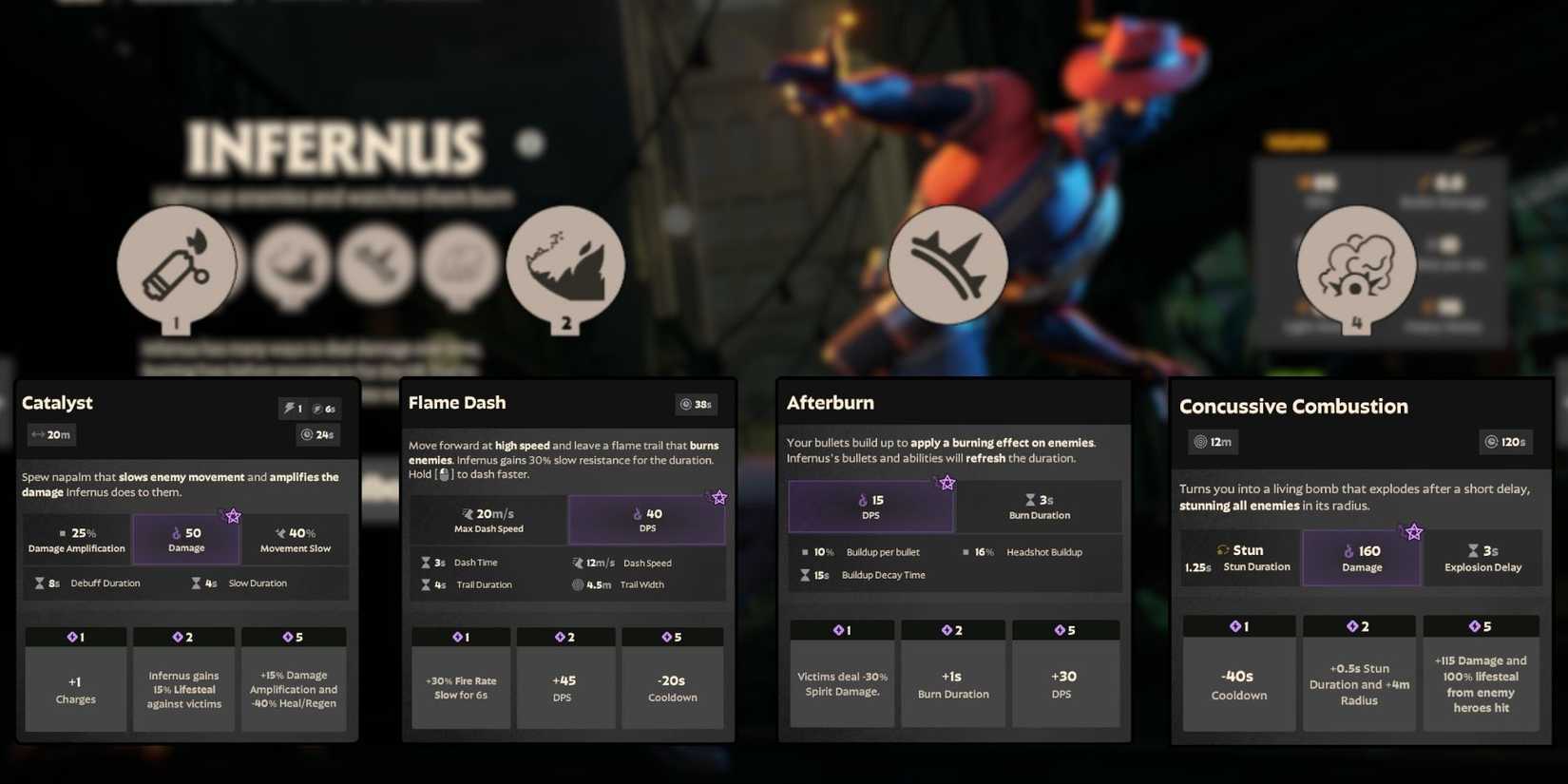The height and width of the screenshot is (784, 1568).
Task: Click the highlighted 15 DPS stat box on Afterburn
Action: pyautogui.click(x=870, y=506)
